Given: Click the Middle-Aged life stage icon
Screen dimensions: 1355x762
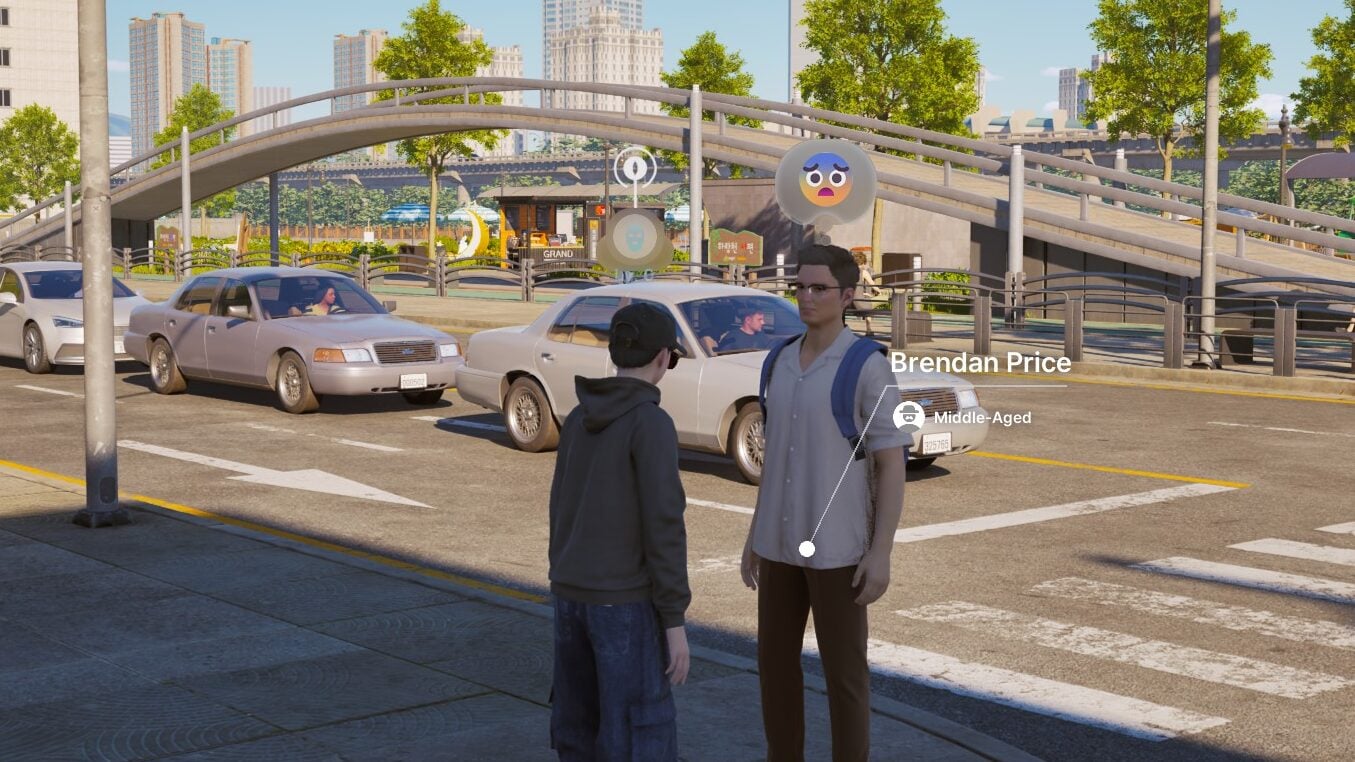Looking at the screenshot, I should [908, 416].
